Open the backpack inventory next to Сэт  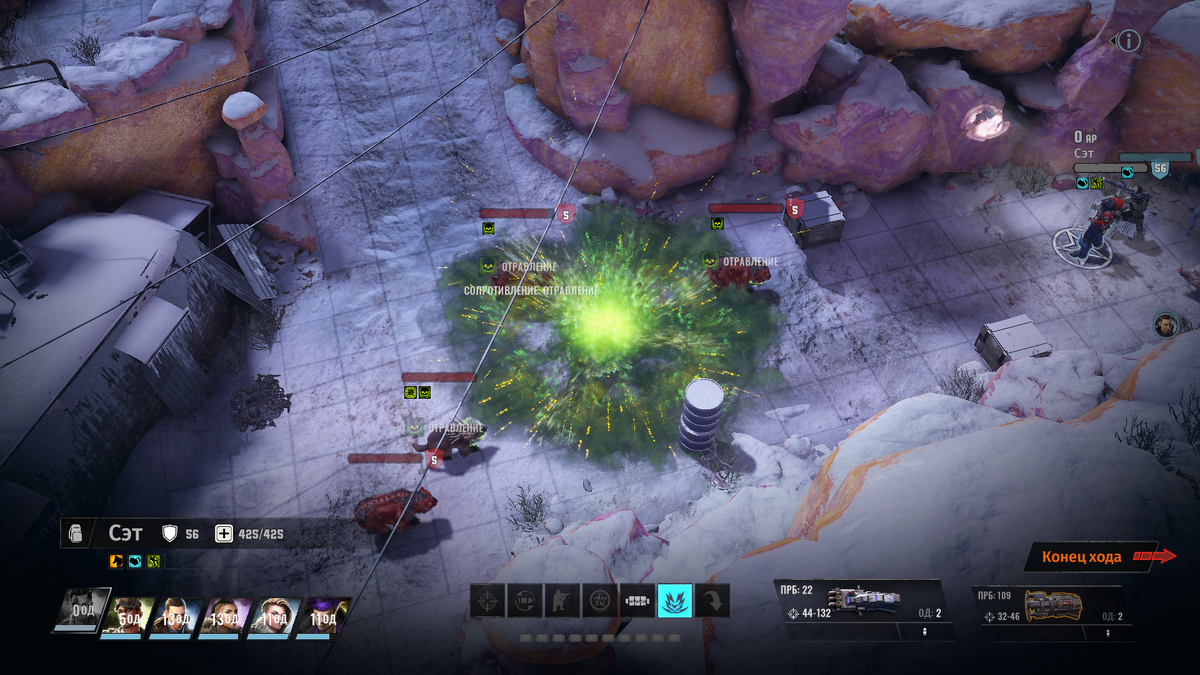(75, 534)
